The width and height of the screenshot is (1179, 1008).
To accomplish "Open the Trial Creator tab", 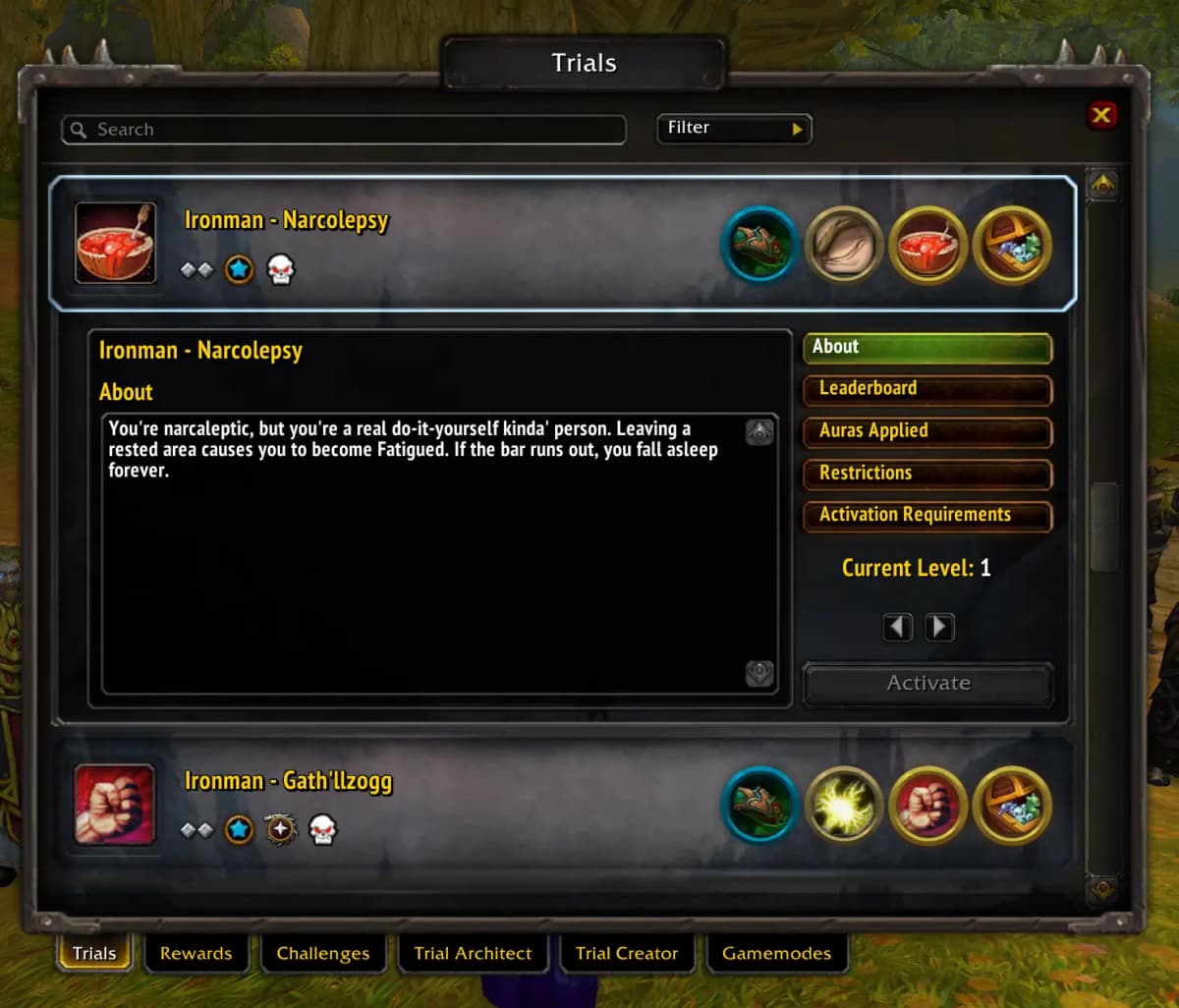I will tap(627, 953).
